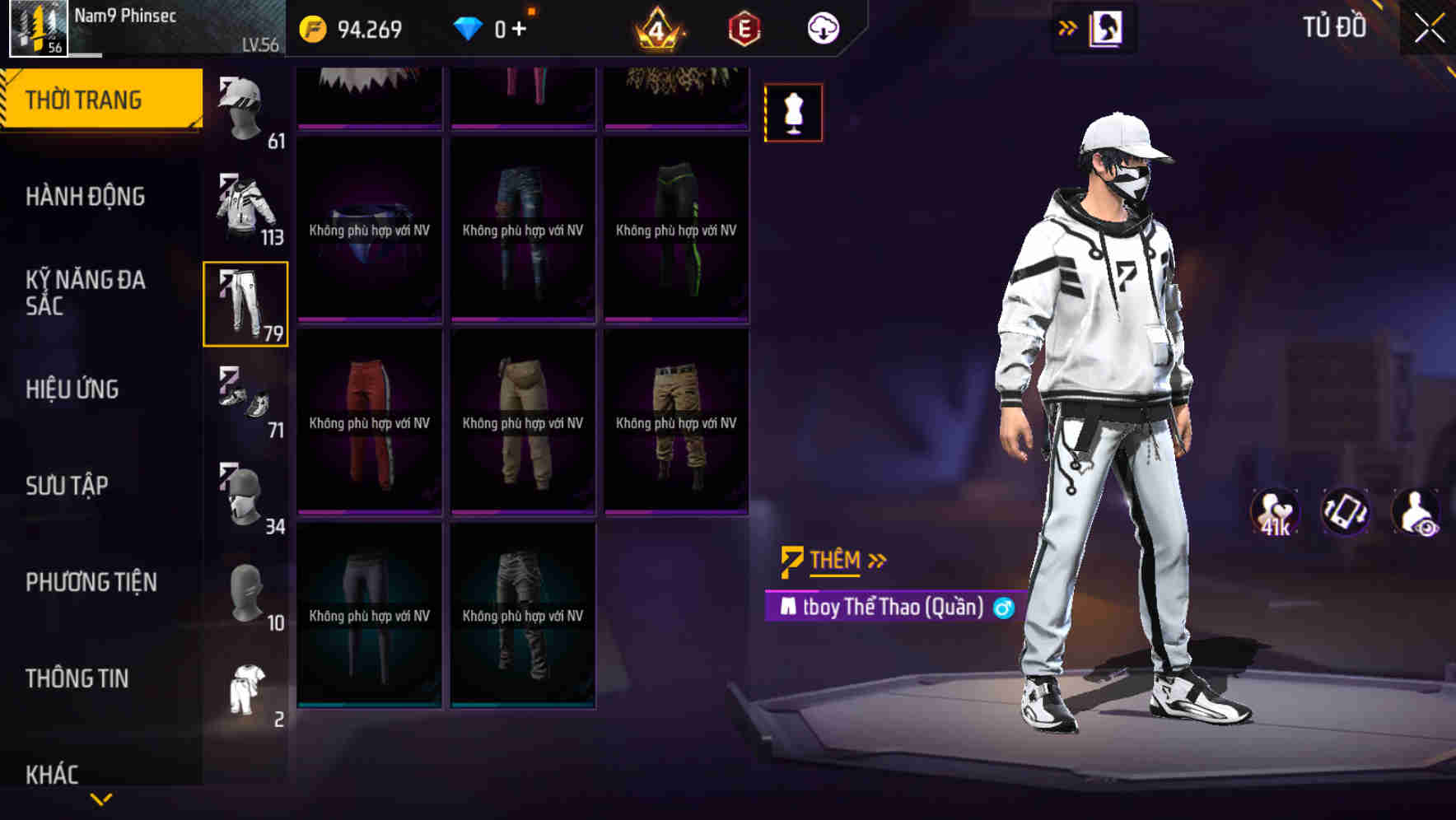
Task: Open the THÊM expander next to pants name
Action: [833, 560]
